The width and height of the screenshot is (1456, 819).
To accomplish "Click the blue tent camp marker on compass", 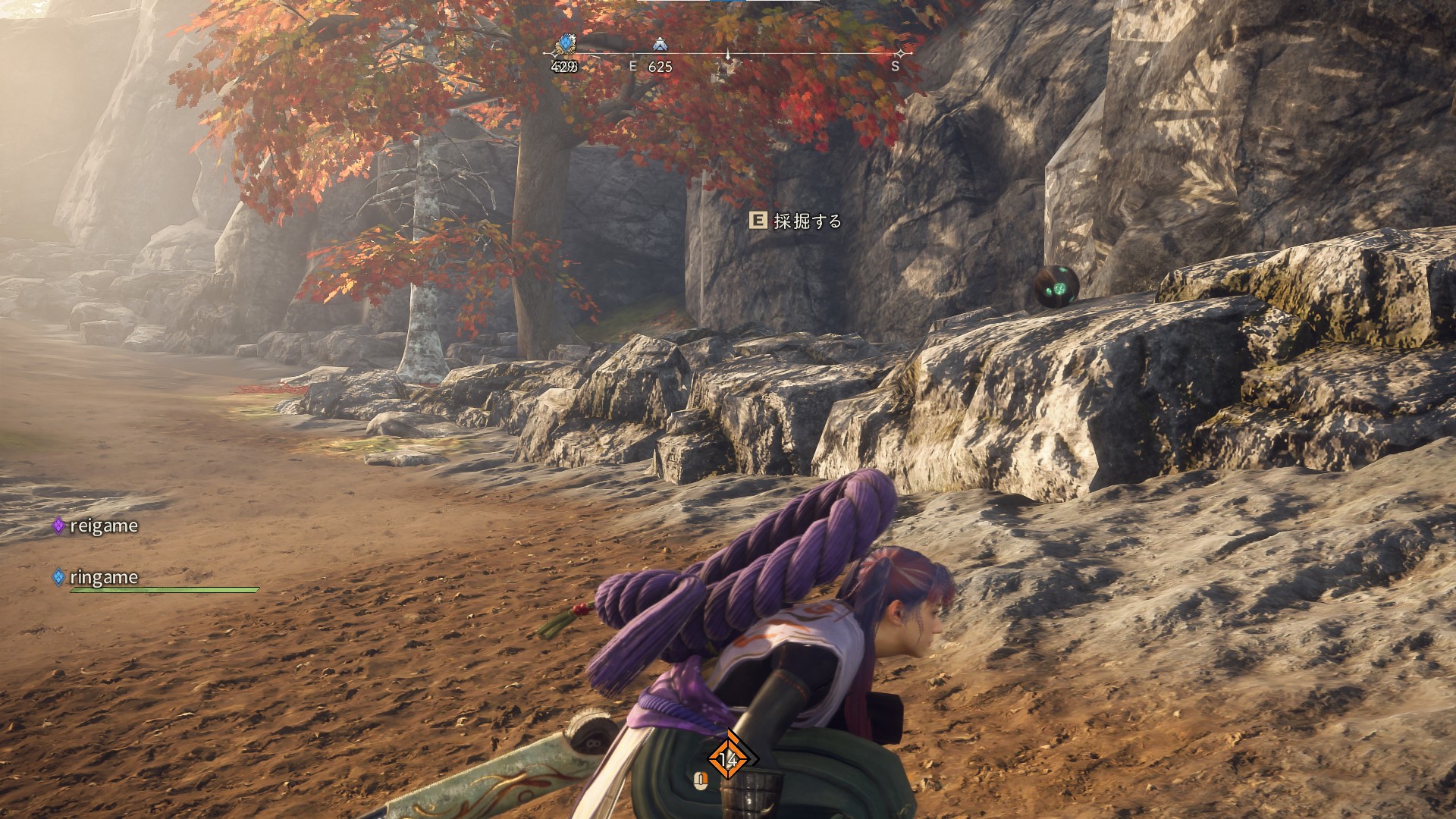I will pyautogui.click(x=659, y=45).
